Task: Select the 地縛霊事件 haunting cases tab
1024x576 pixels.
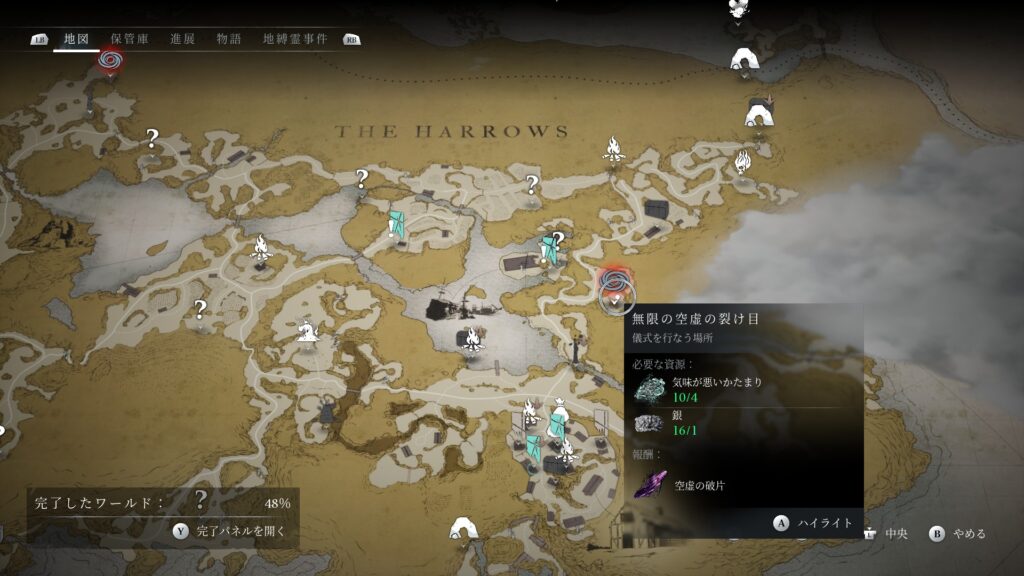Action: 294,39
